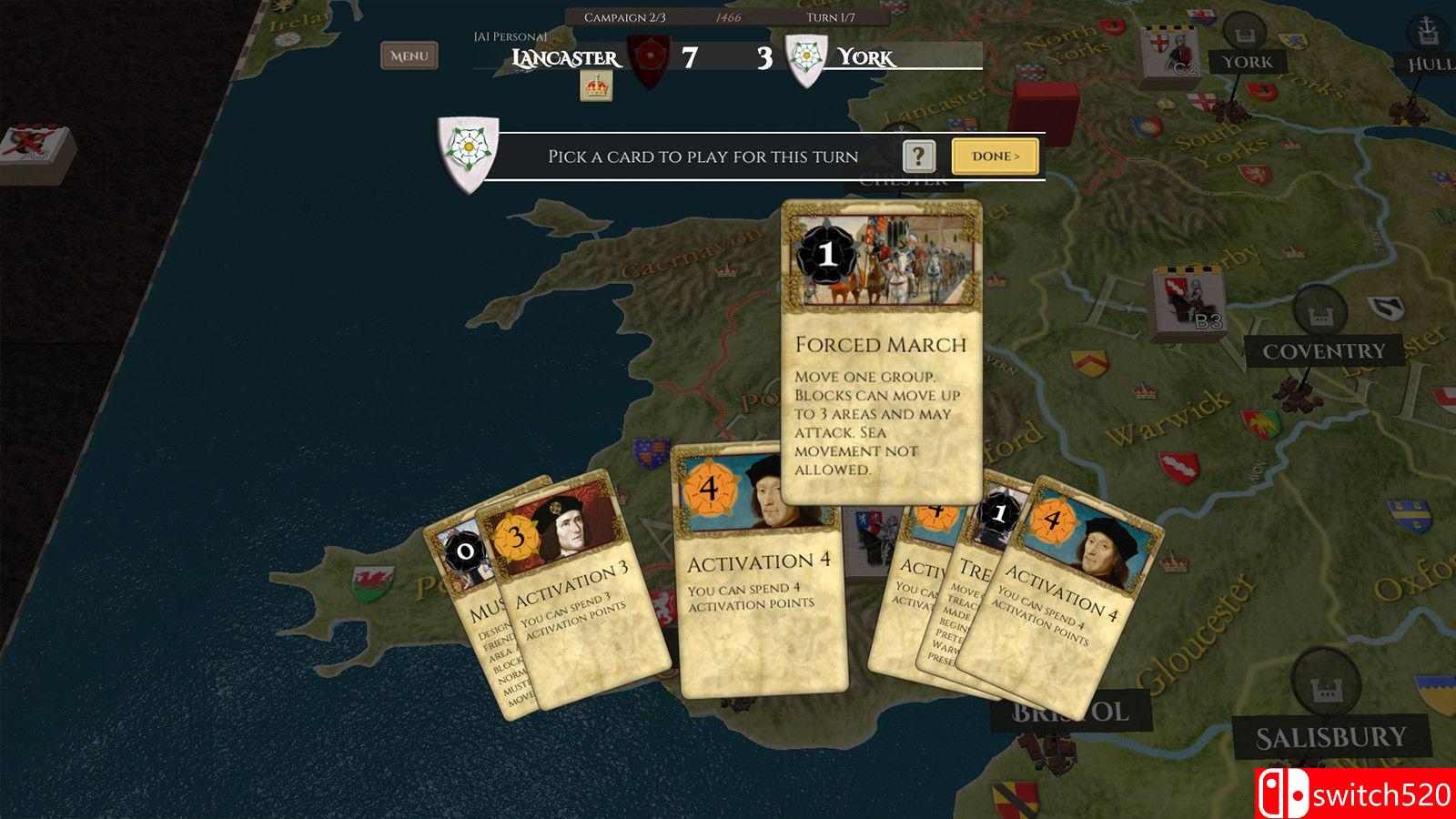This screenshot has width=1456, height=819.
Task: Confirm card choice with Done
Action: [x=995, y=157]
